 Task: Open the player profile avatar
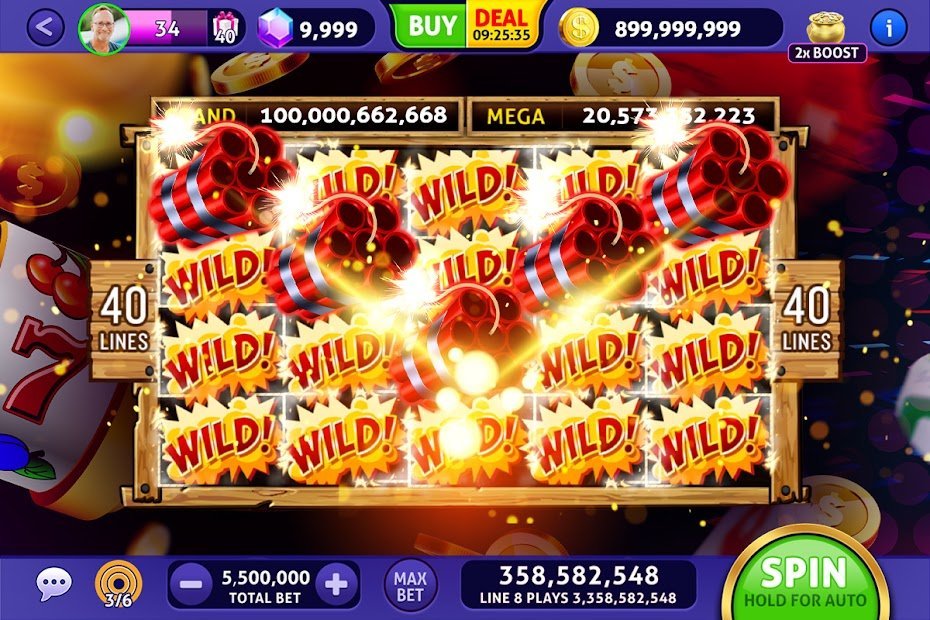(x=103, y=29)
